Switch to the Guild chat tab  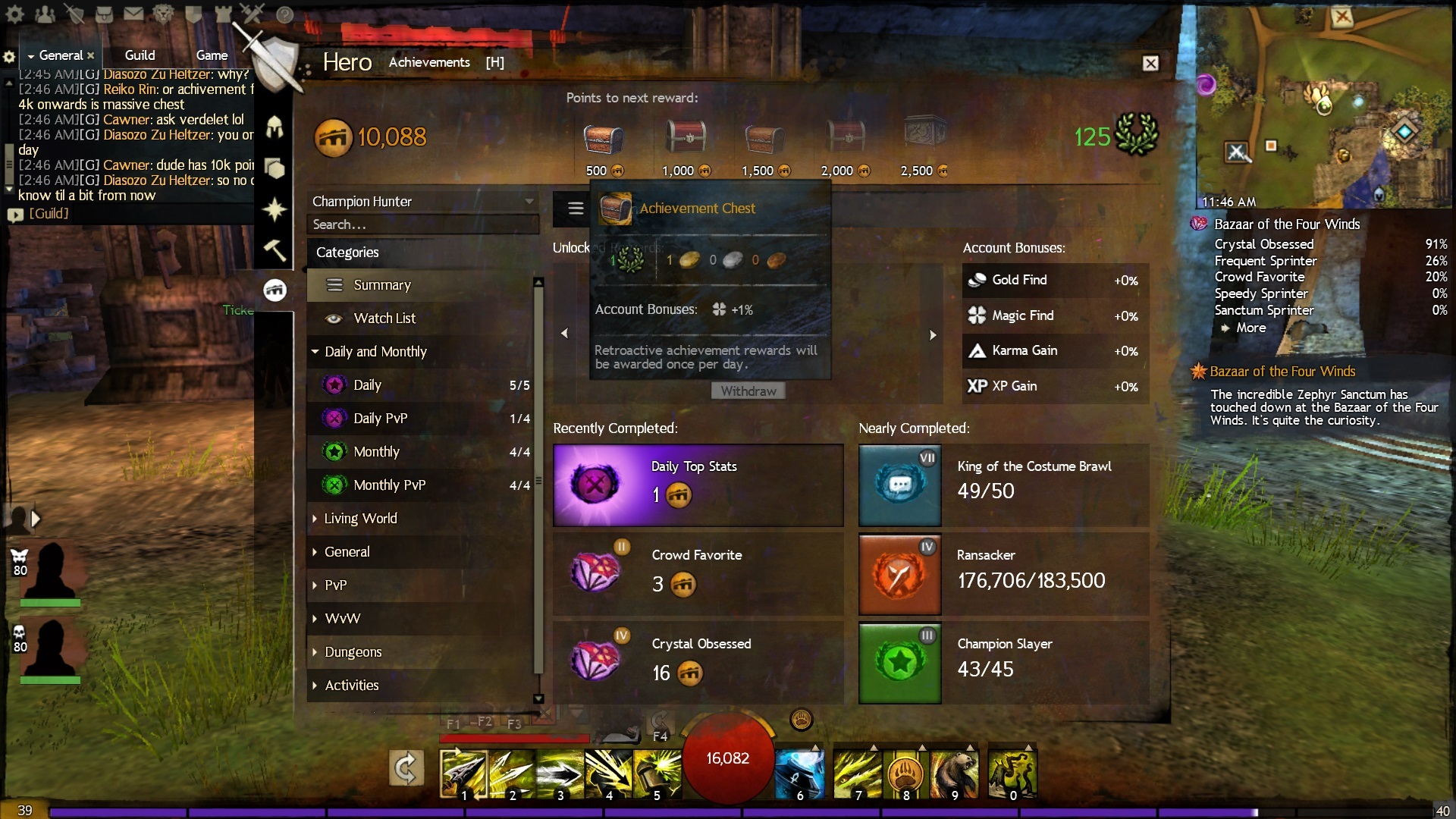point(140,55)
